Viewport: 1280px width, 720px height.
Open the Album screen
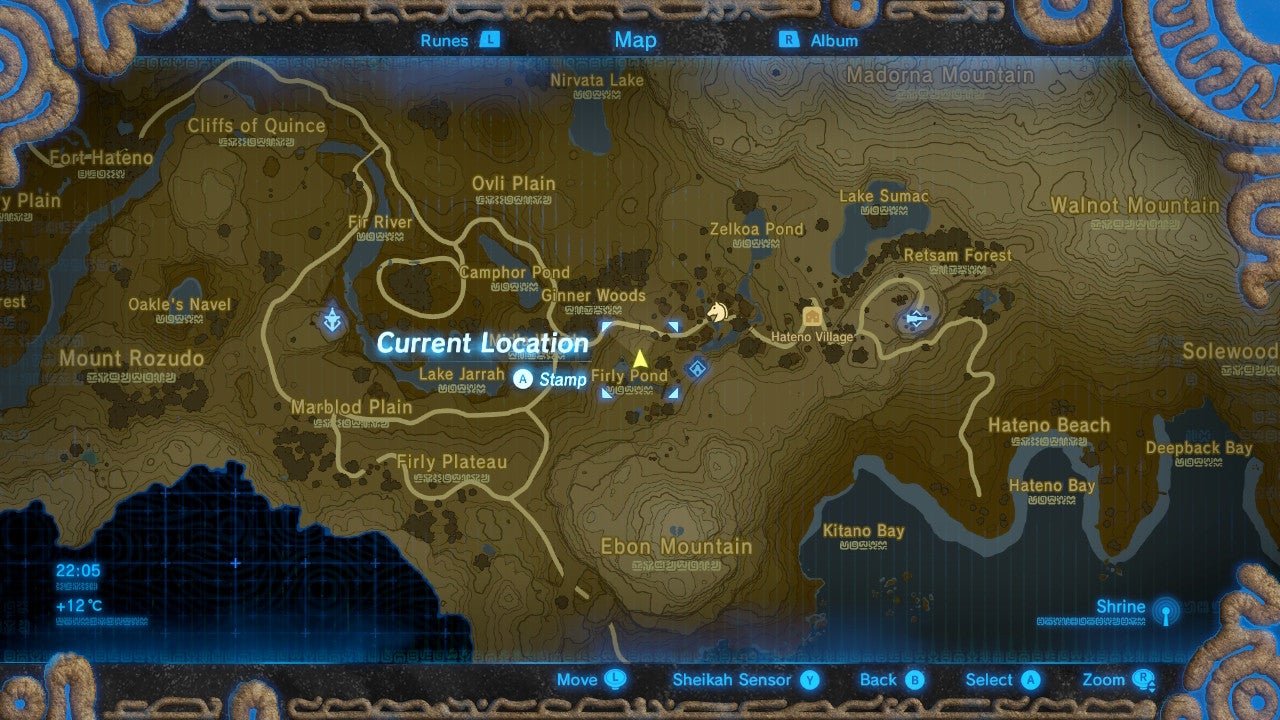coord(833,40)
